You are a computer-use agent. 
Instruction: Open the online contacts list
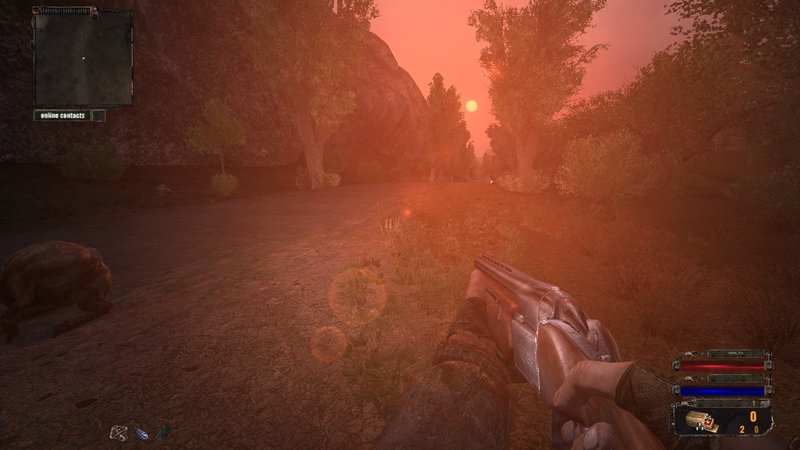(62, 115)
